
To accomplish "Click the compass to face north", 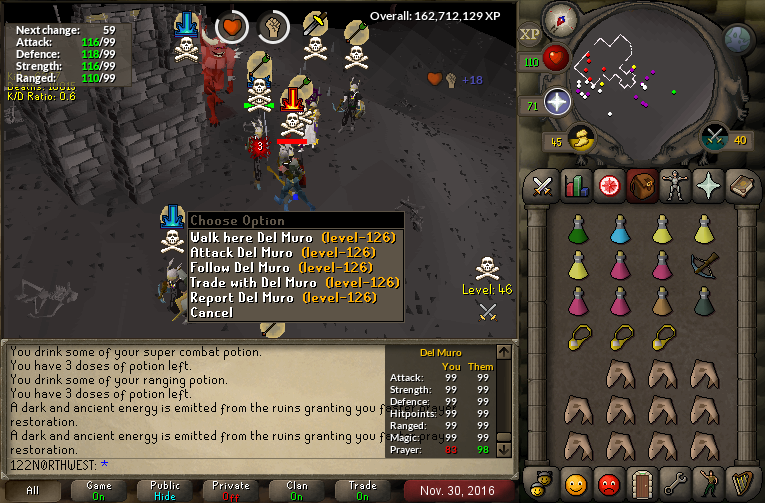I will (561, 19).
